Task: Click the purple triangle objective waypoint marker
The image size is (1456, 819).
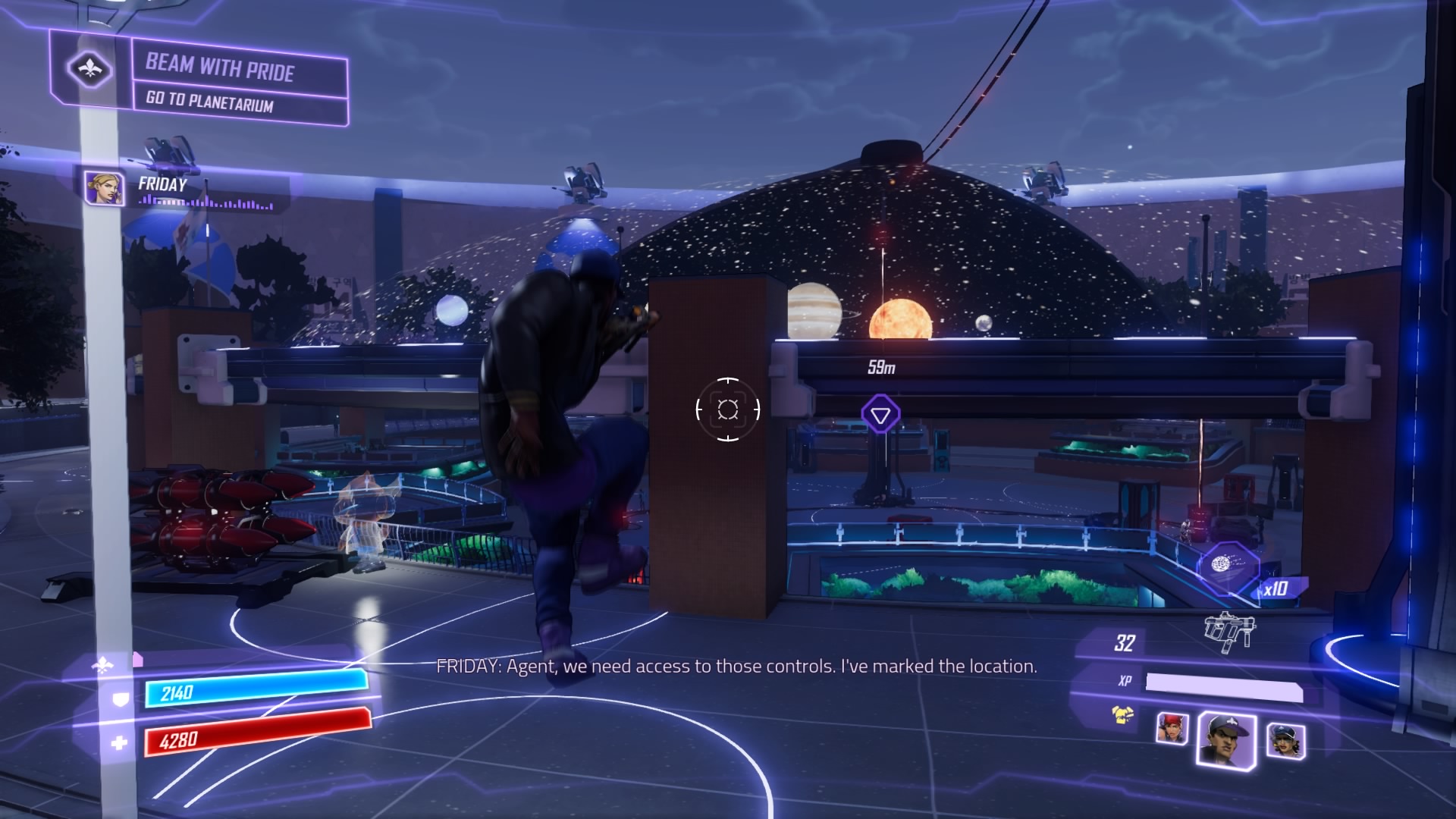Action: click(880, 415)
